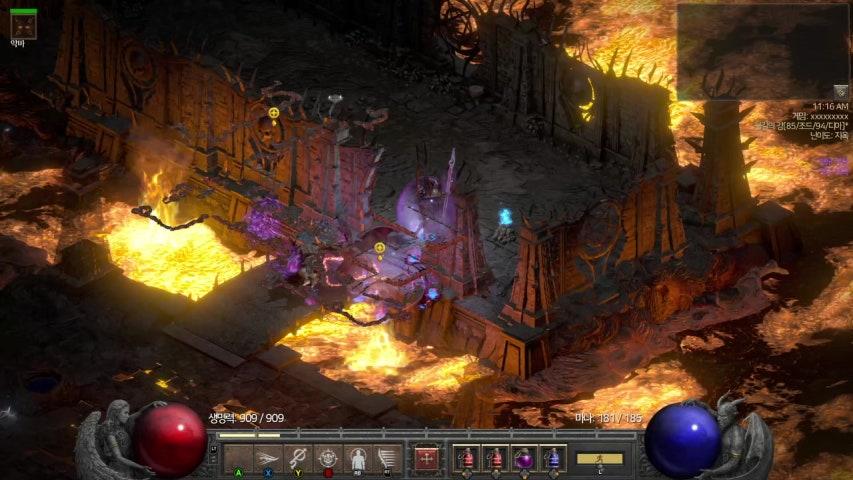
Task: Use the purple rejuvenation potion
Action: coord(524,458)
